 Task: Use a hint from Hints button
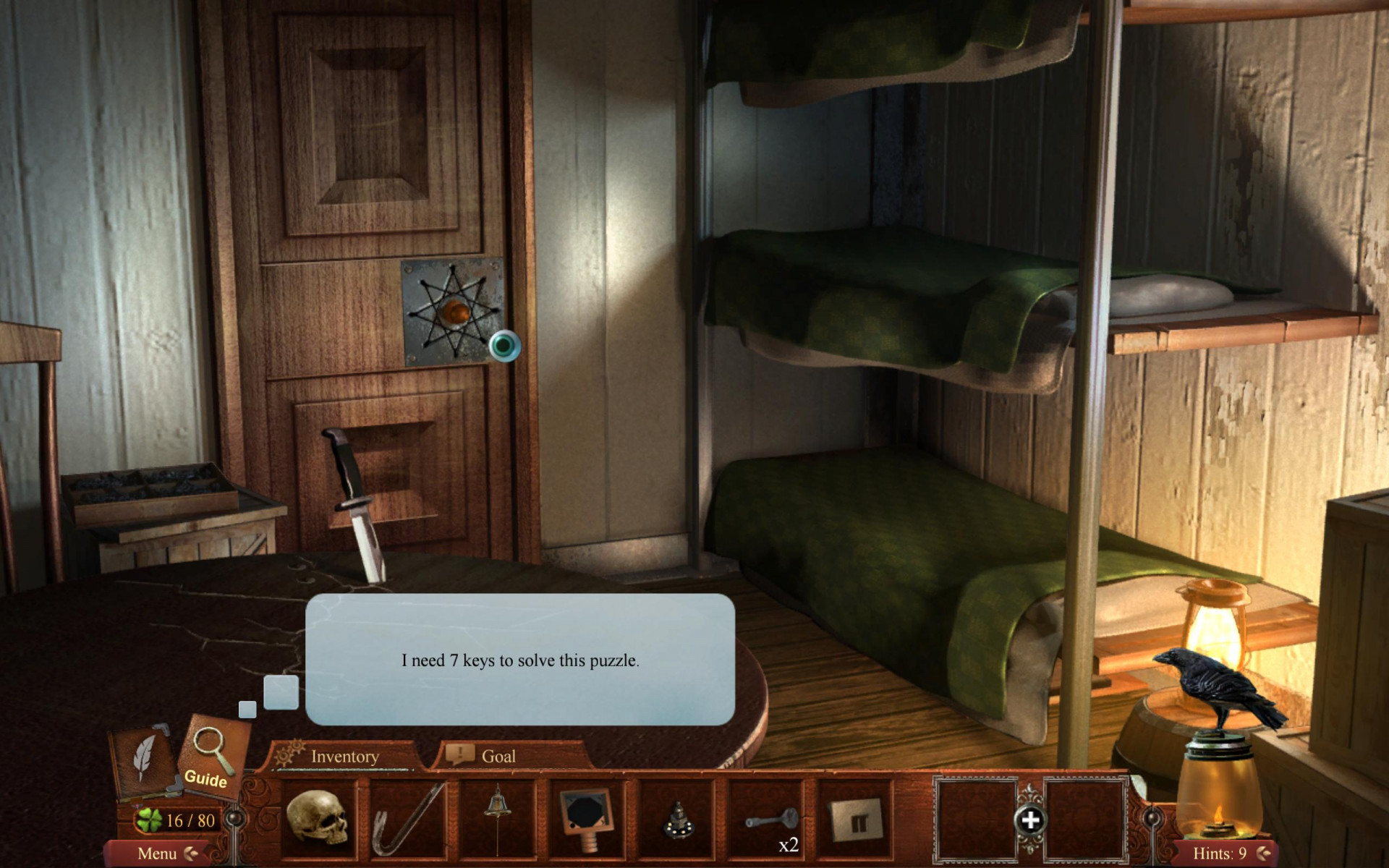click(1220, 854)
